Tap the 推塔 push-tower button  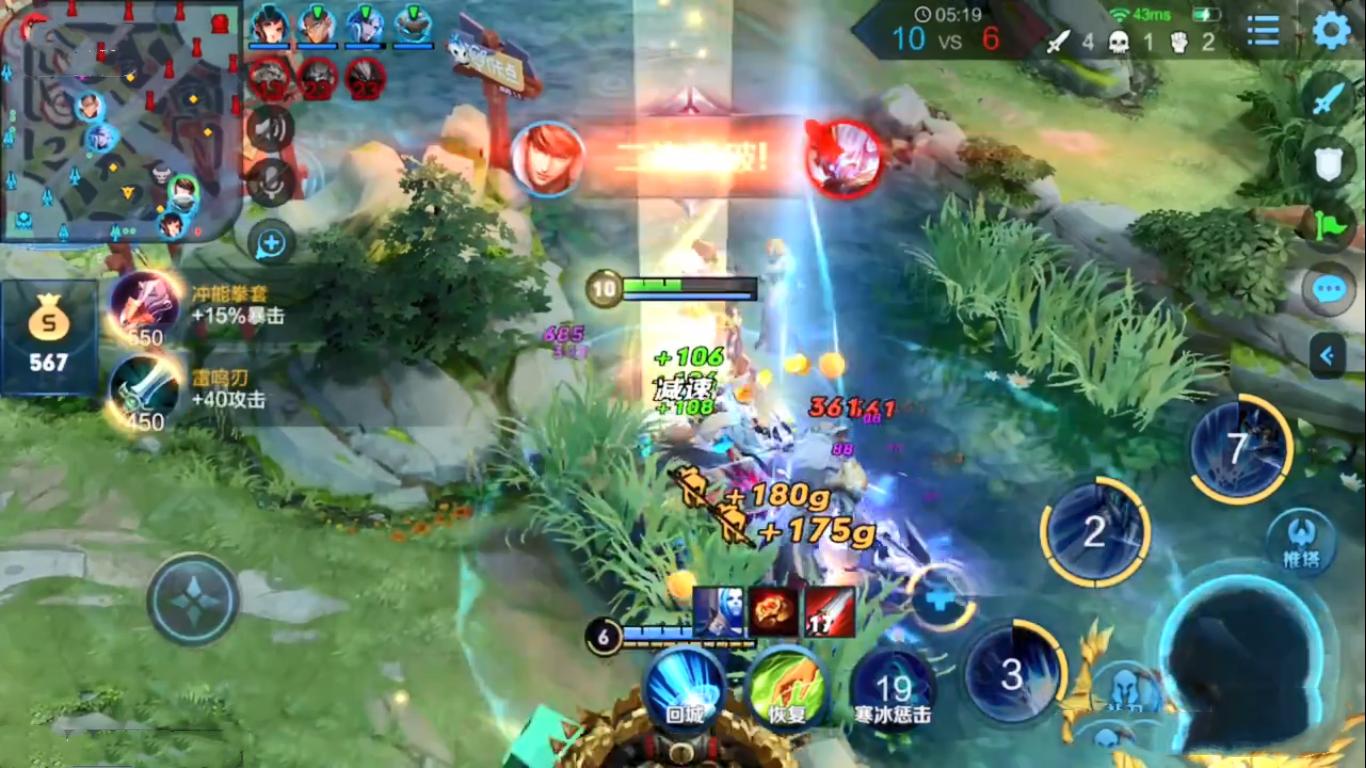(x=1301, y=543)
